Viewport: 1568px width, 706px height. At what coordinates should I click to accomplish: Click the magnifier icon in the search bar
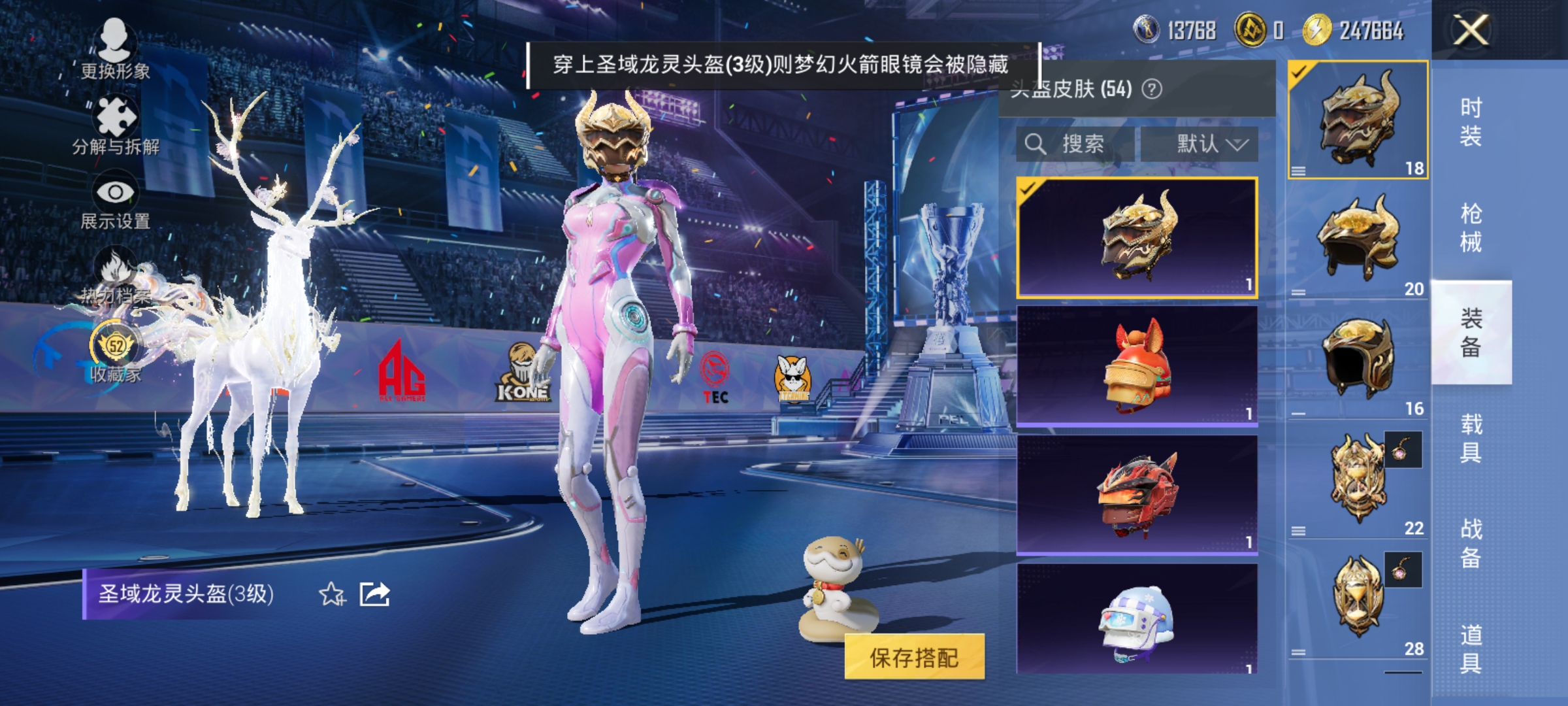click(1037, 144)
